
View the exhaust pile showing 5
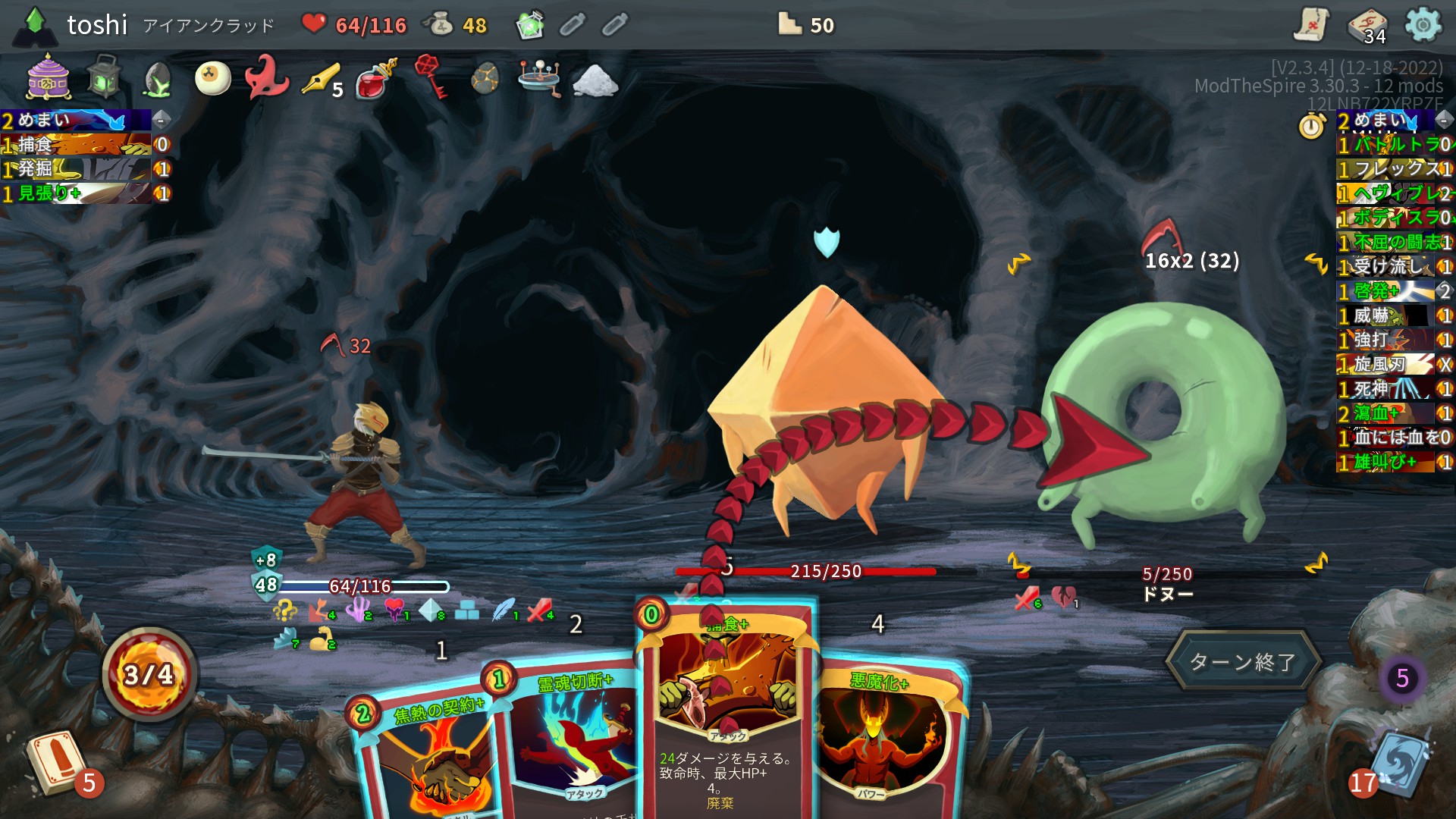click(1401, 678)
